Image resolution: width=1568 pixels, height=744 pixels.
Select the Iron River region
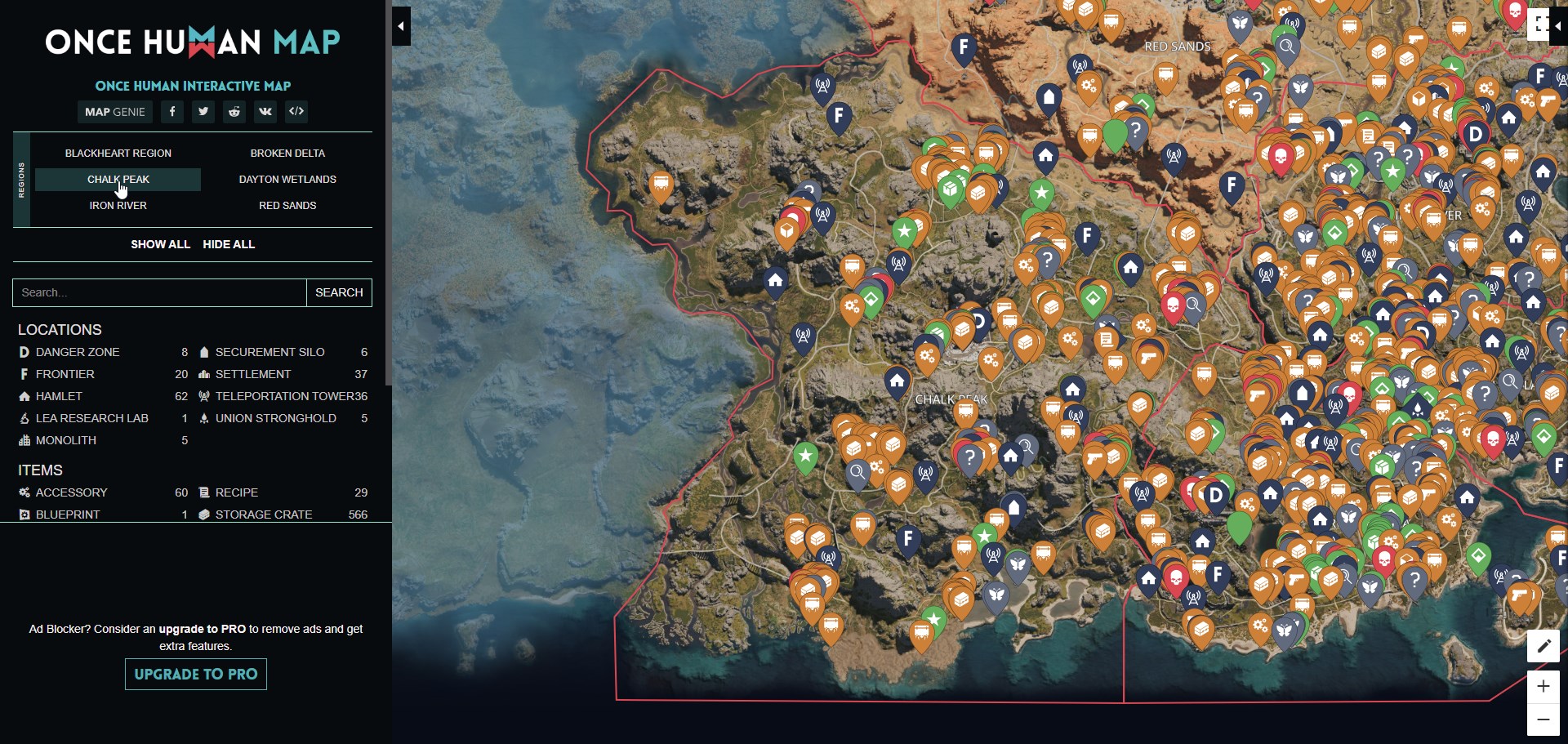pos(118,205)
